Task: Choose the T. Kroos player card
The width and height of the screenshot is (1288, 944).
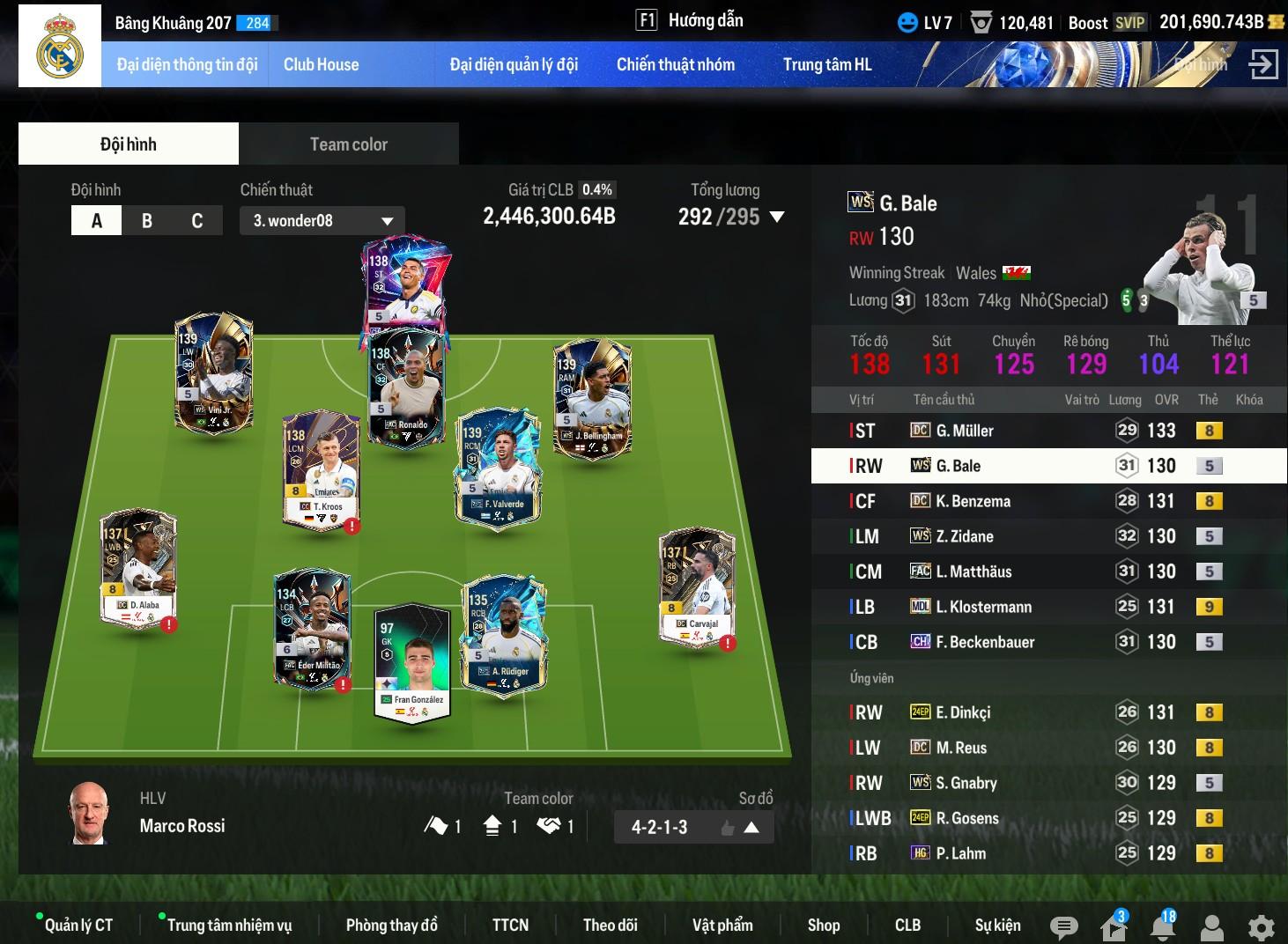Action: pos(321,469)
